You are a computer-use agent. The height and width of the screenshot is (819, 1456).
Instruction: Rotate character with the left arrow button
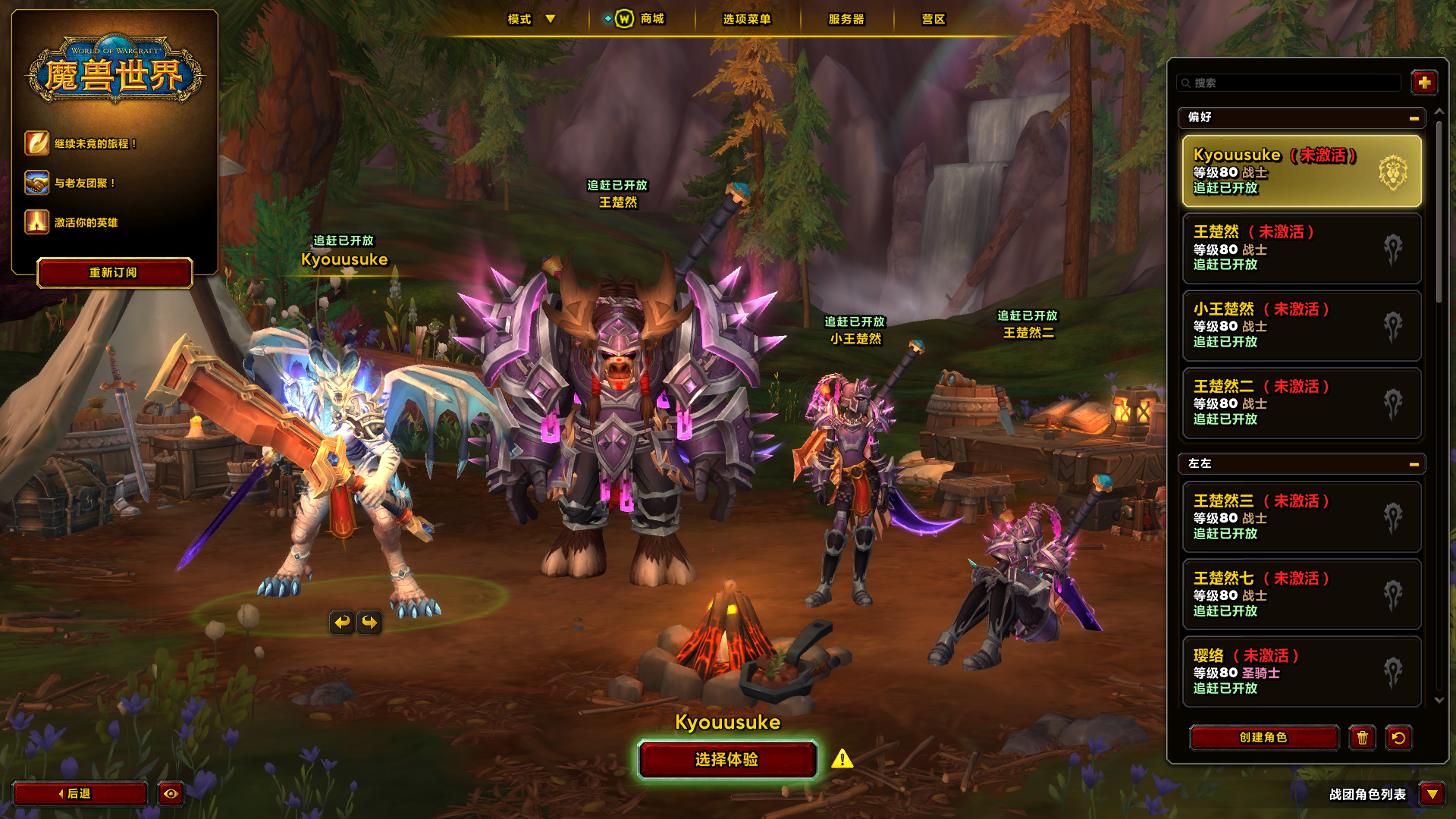[x=342, y=623]
